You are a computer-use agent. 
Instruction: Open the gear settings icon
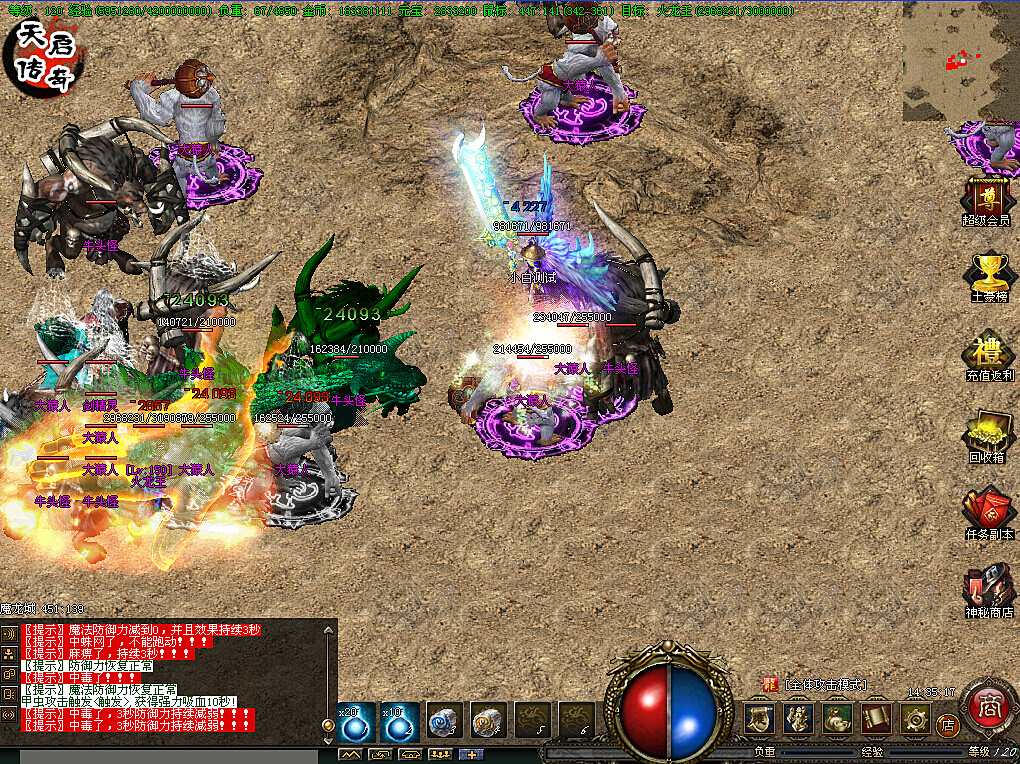915,718
